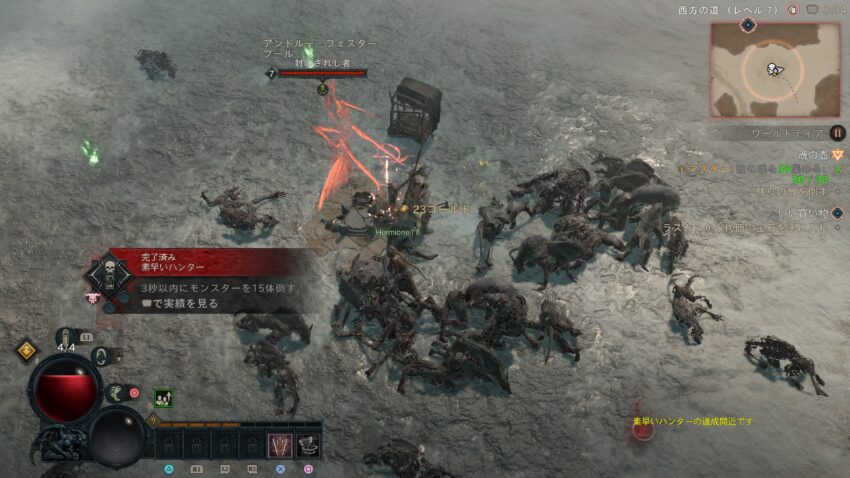The image size is (850, 478).
Task: Click the level 7 badge on the experience bar
Action: click(154, 423)
